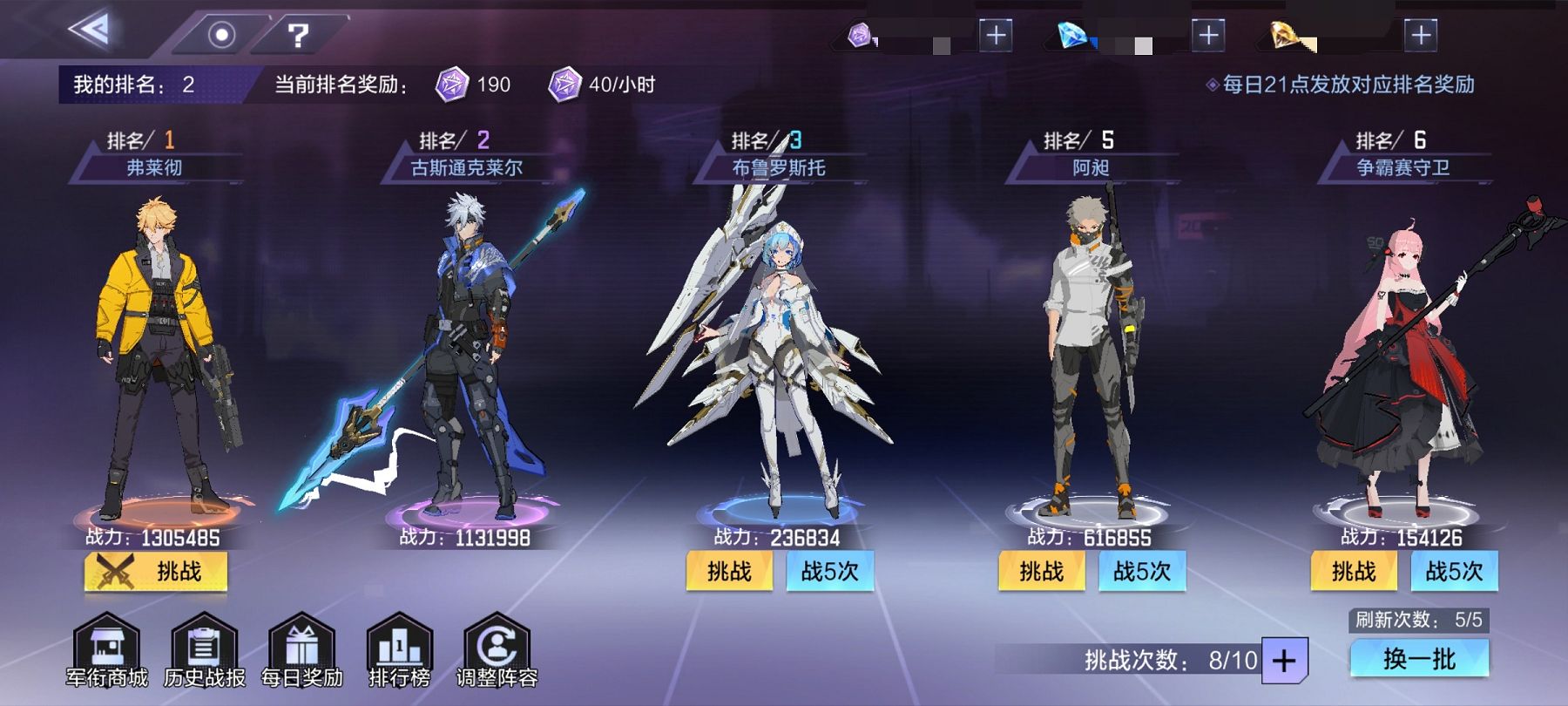The image size is (1568, 706).
Task: Show the 排行榜 leaderboard
Action: click(x=400, y=652)
